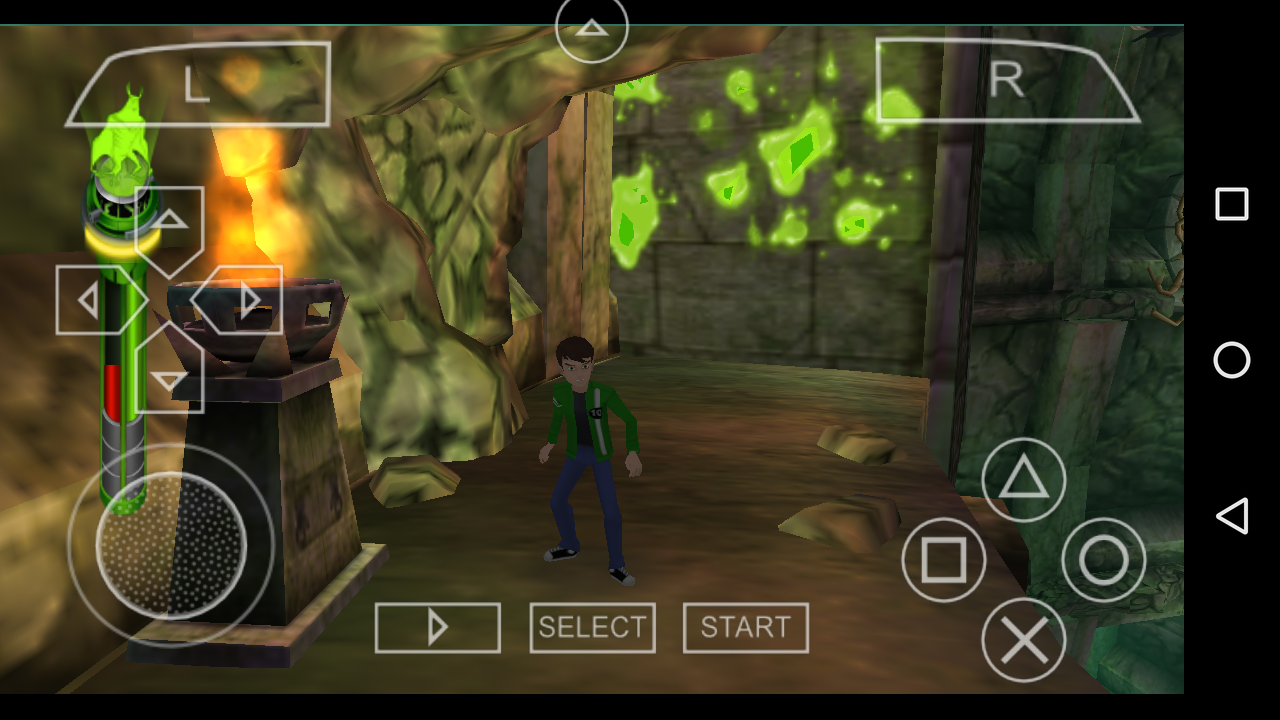1280x720 pixels.
Task: Tap the D-pad down arrow
Action: (169, 374)
